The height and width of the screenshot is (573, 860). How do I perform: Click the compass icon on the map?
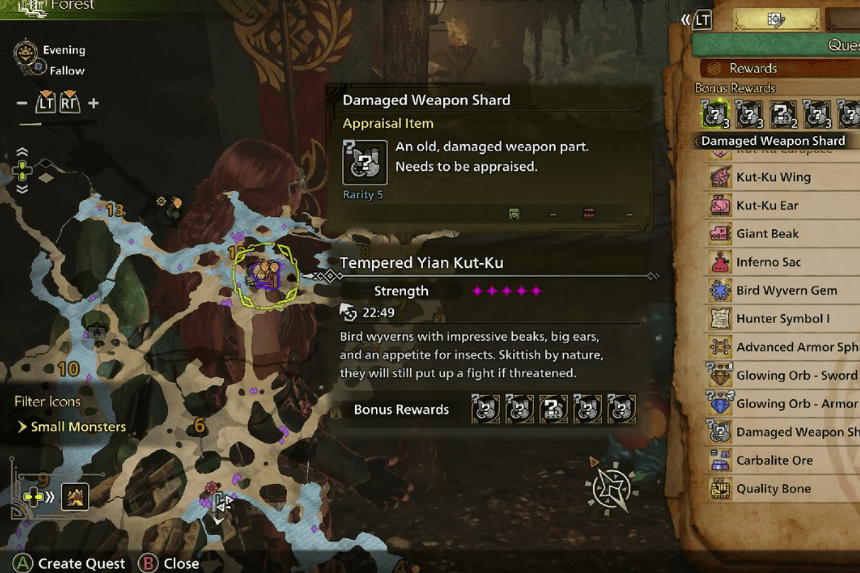(x=610, y=489)
